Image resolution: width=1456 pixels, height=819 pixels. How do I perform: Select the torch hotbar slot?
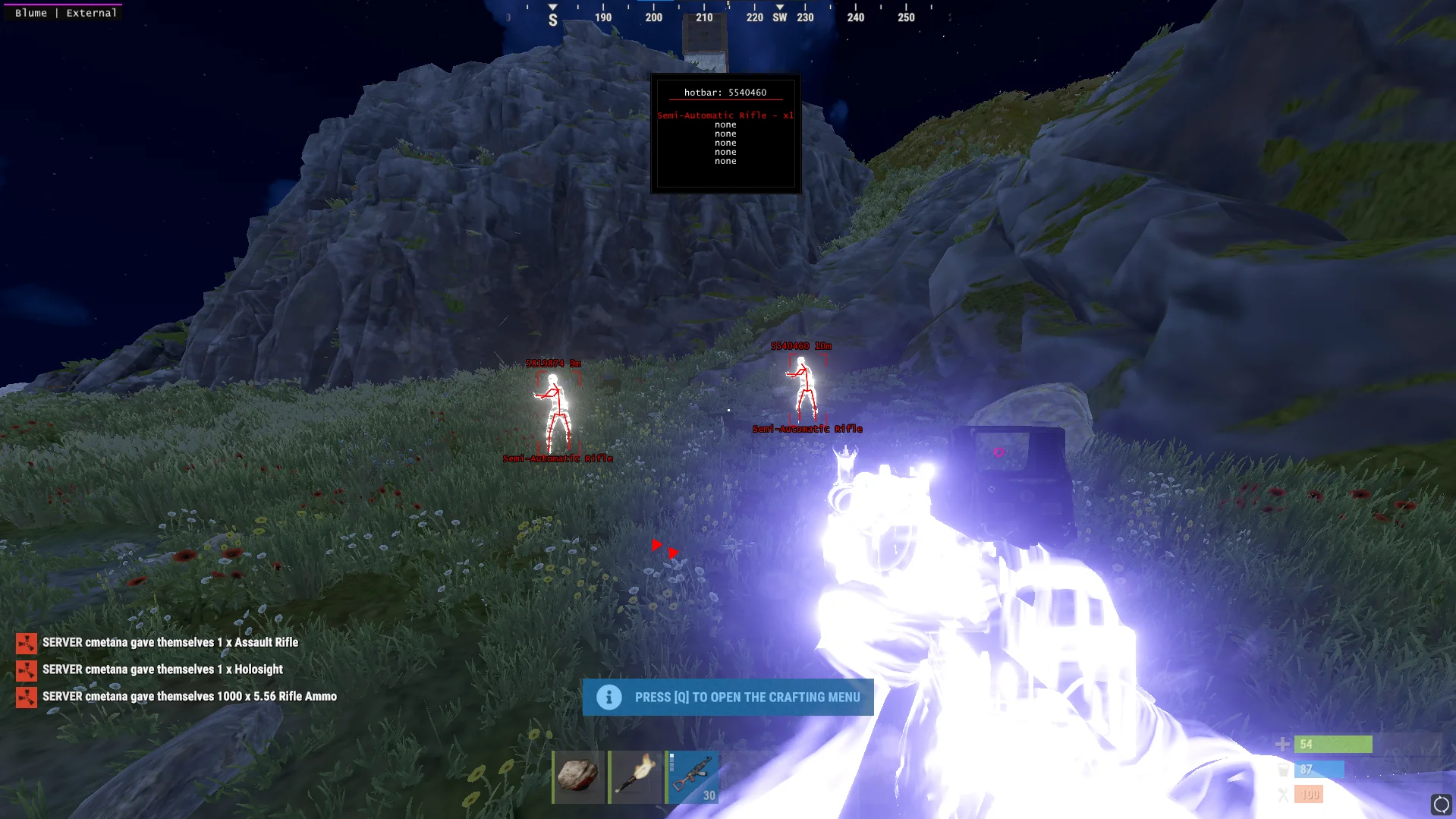tap(635, 776)
